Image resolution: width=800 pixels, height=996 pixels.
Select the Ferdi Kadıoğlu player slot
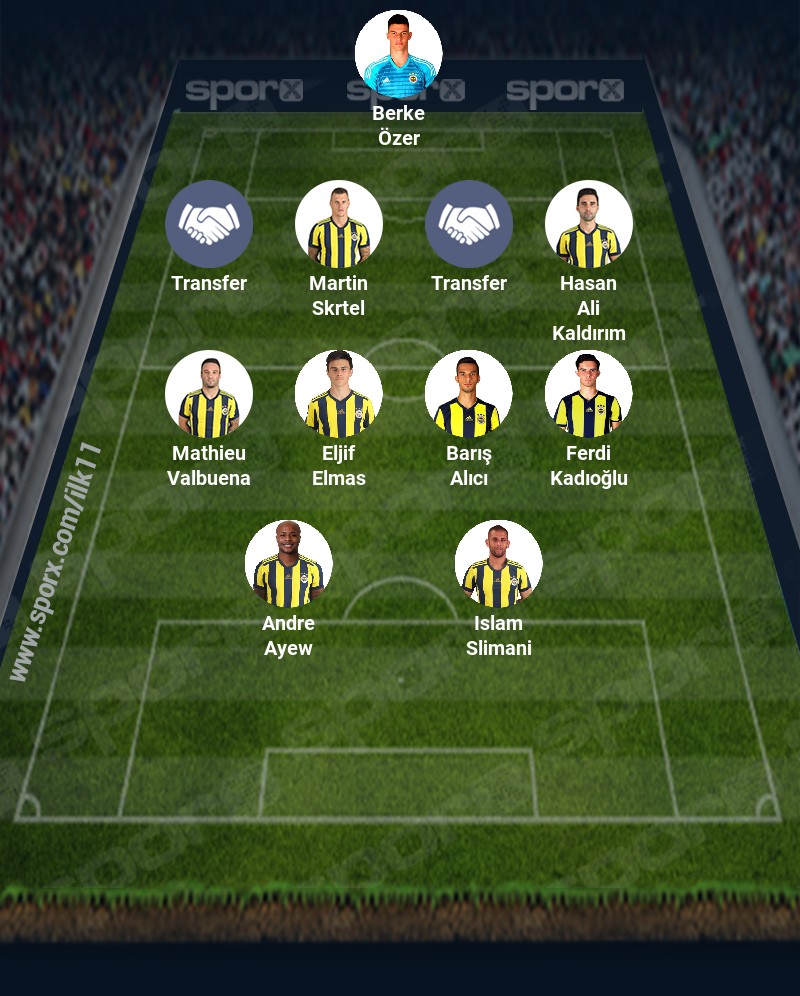[588, 394]
